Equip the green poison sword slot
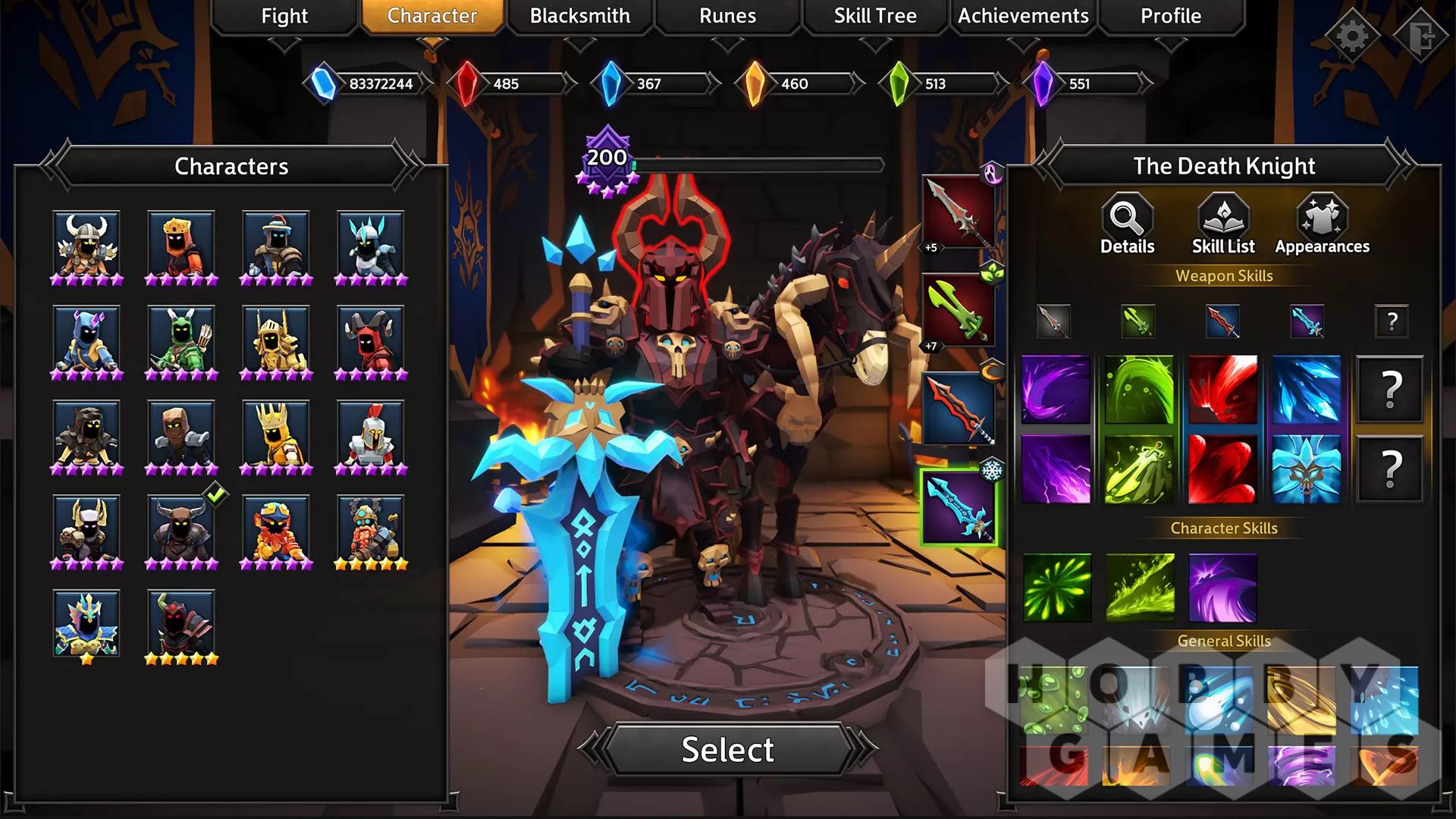The image size is (1456, 819). [959, 311]
